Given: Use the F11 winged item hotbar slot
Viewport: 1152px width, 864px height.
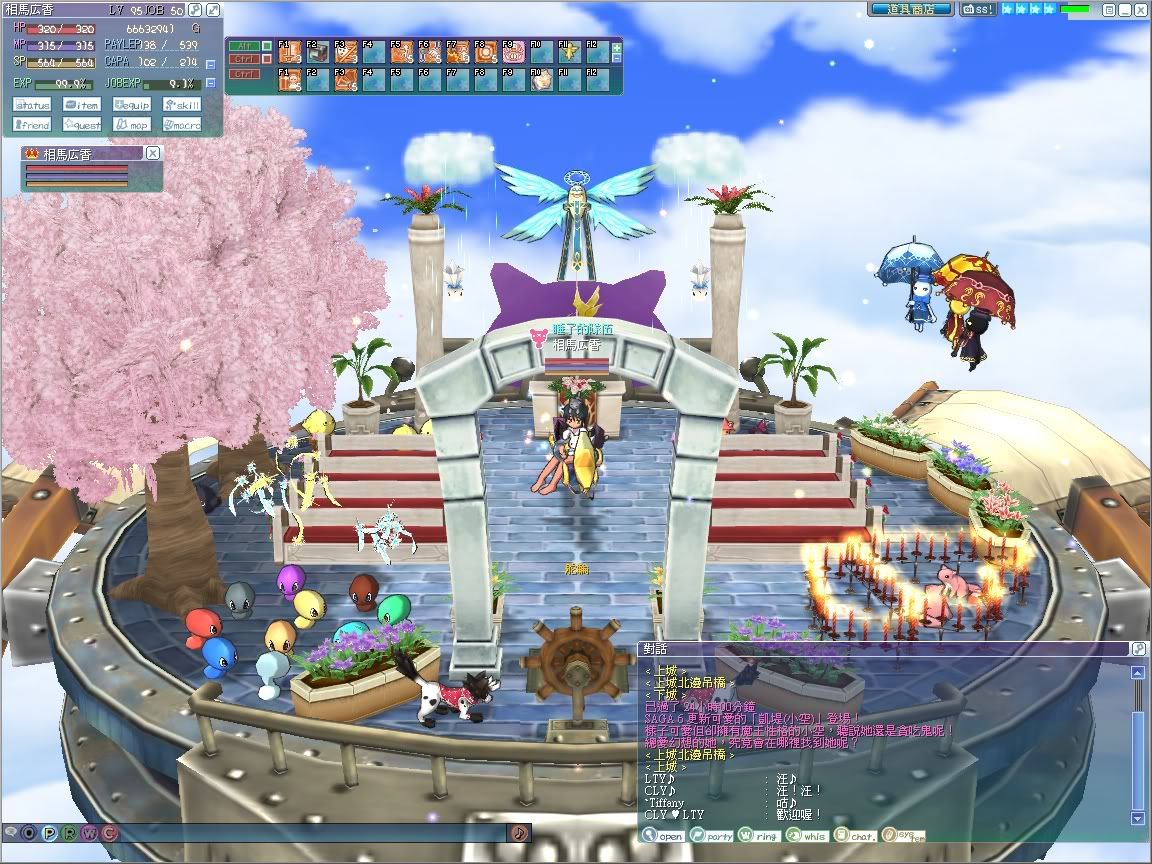Looking at the screenshot, I should 570,51.
